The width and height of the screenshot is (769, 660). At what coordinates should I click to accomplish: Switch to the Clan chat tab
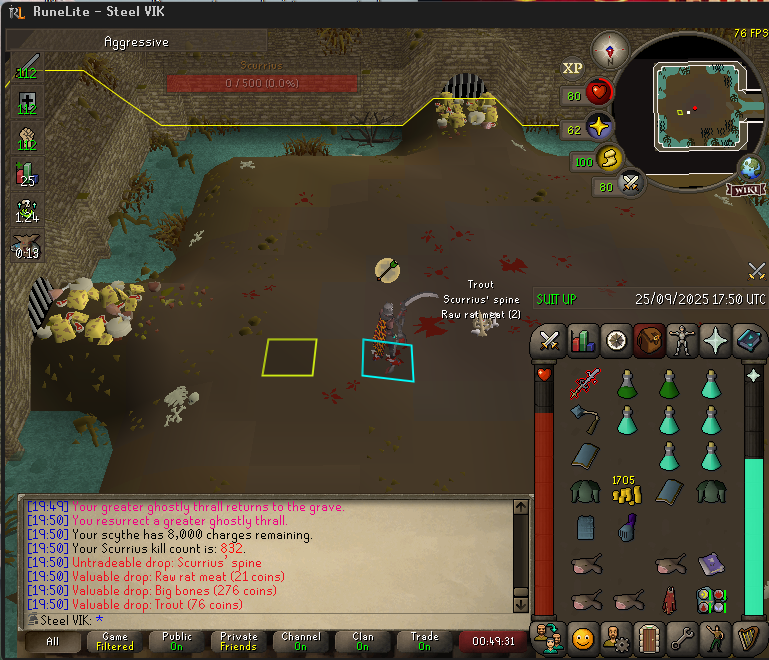coord(362,641)
